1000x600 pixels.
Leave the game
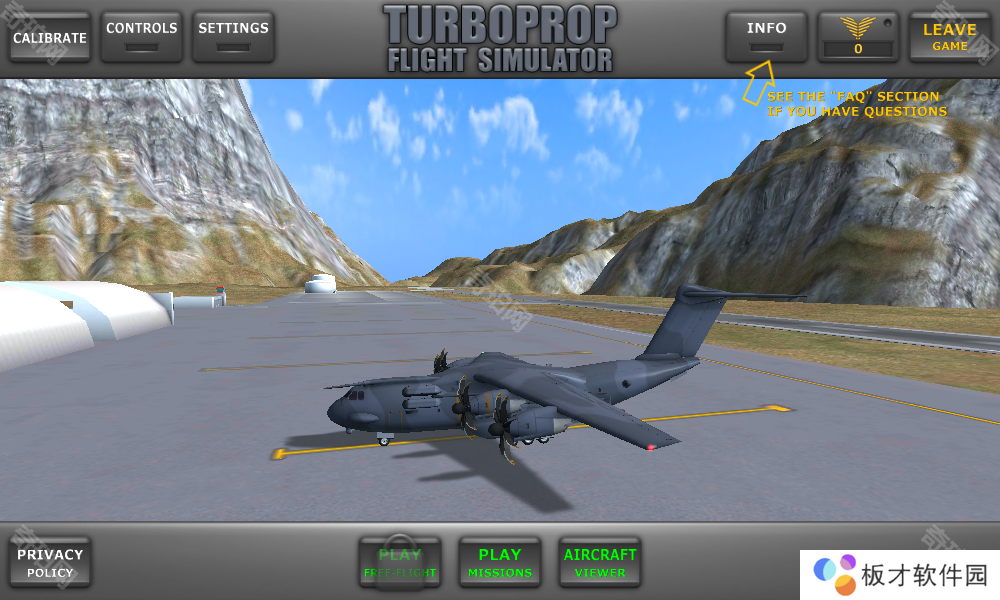pos(949,37)
